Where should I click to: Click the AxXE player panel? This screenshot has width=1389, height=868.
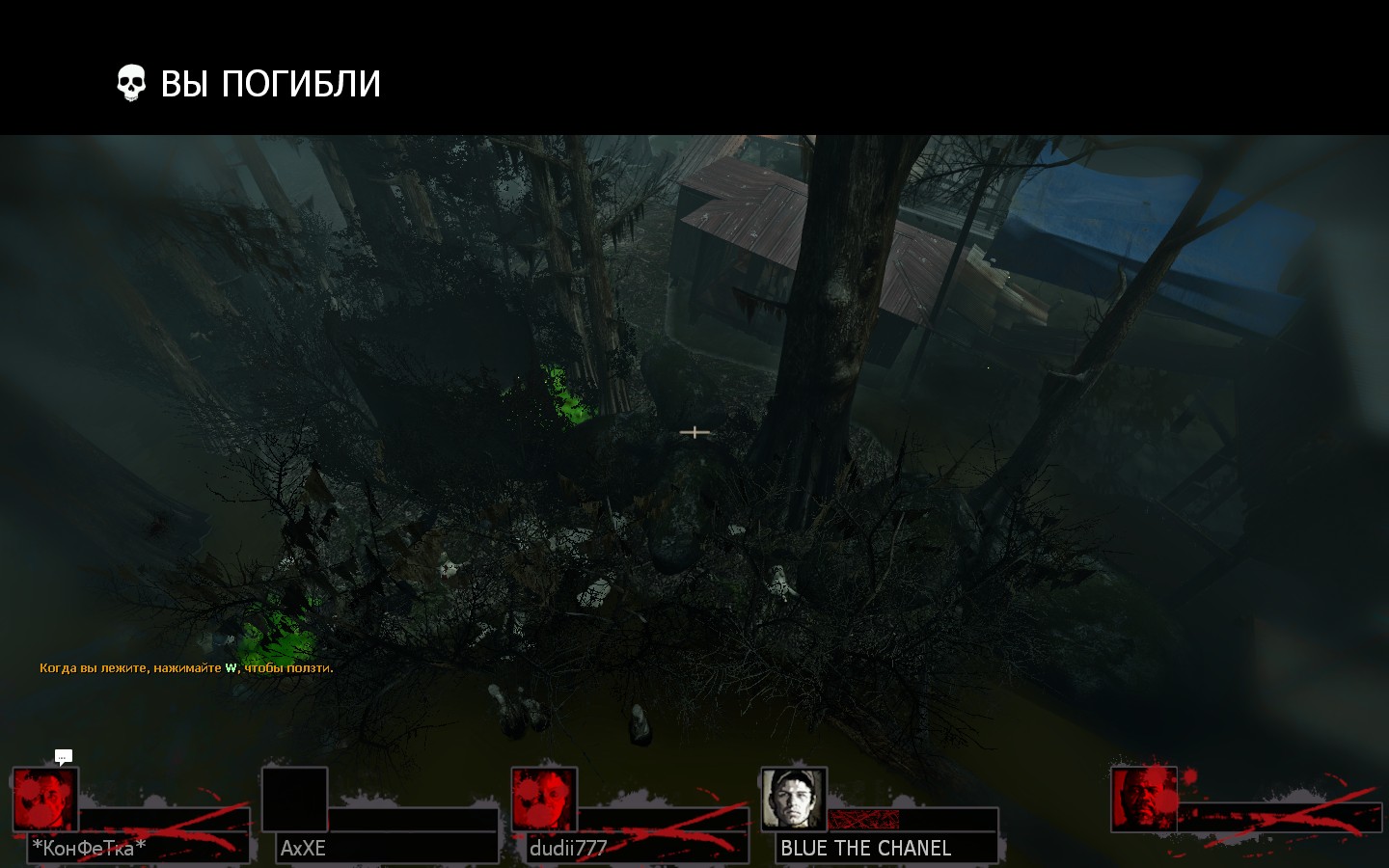[381, 816]
